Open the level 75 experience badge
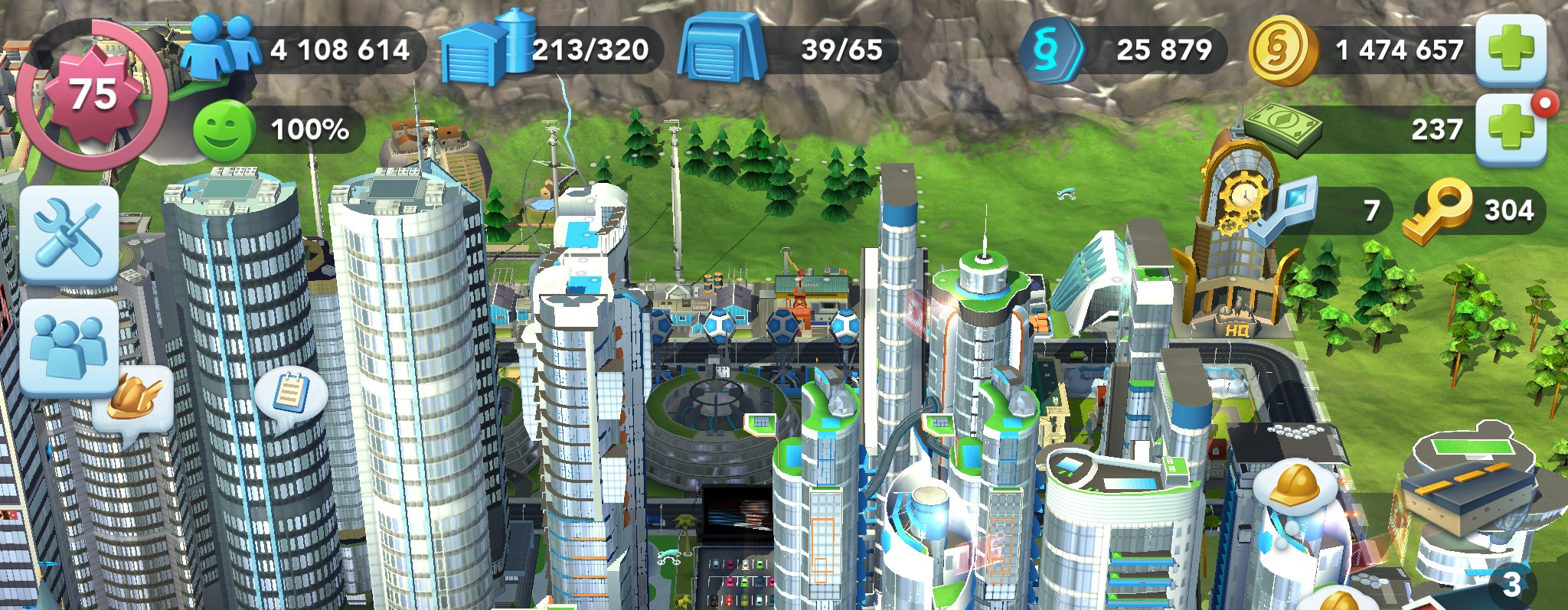 point(93,95)
